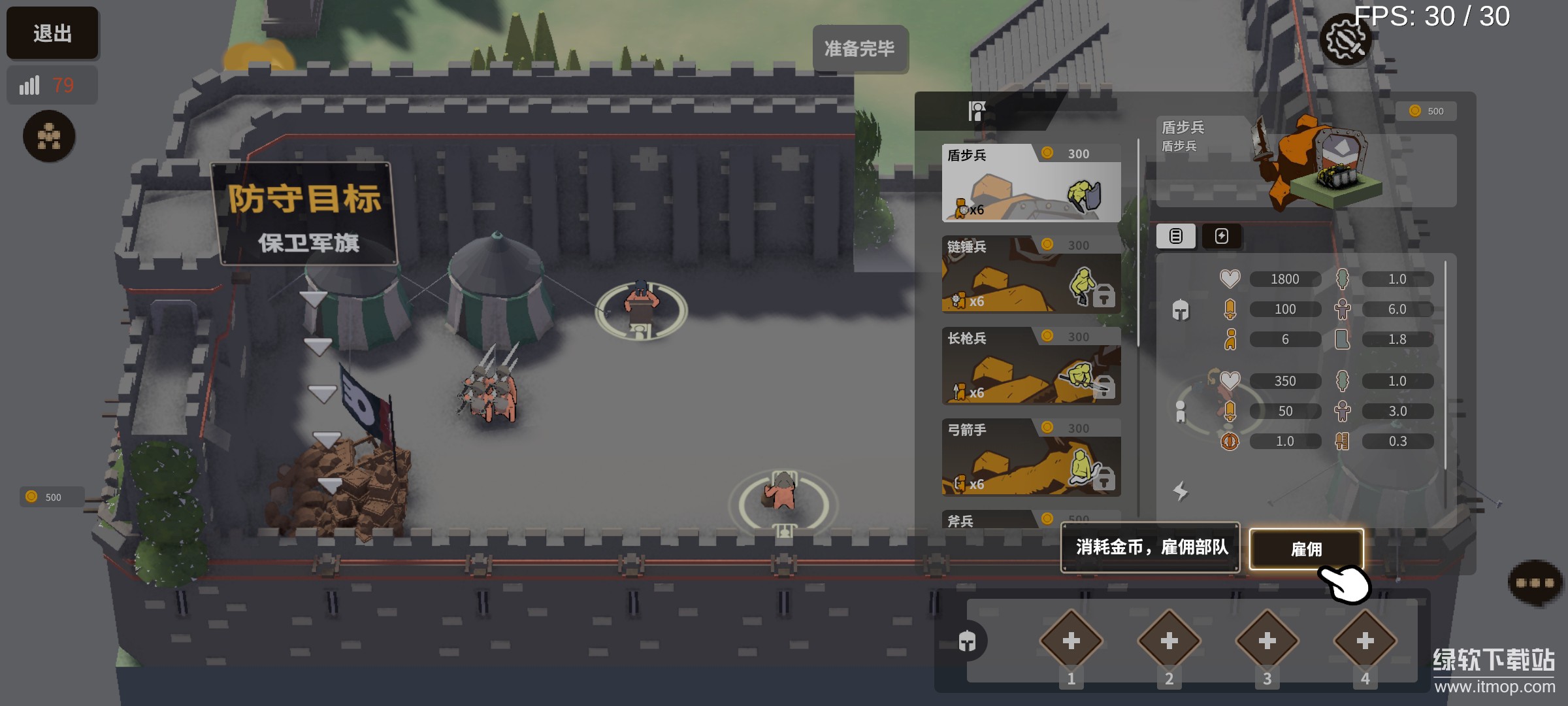The width and height of the screenshot is (1568, 706).
Task: Add a unit to squad slot 2
Action: [1169, 641]
